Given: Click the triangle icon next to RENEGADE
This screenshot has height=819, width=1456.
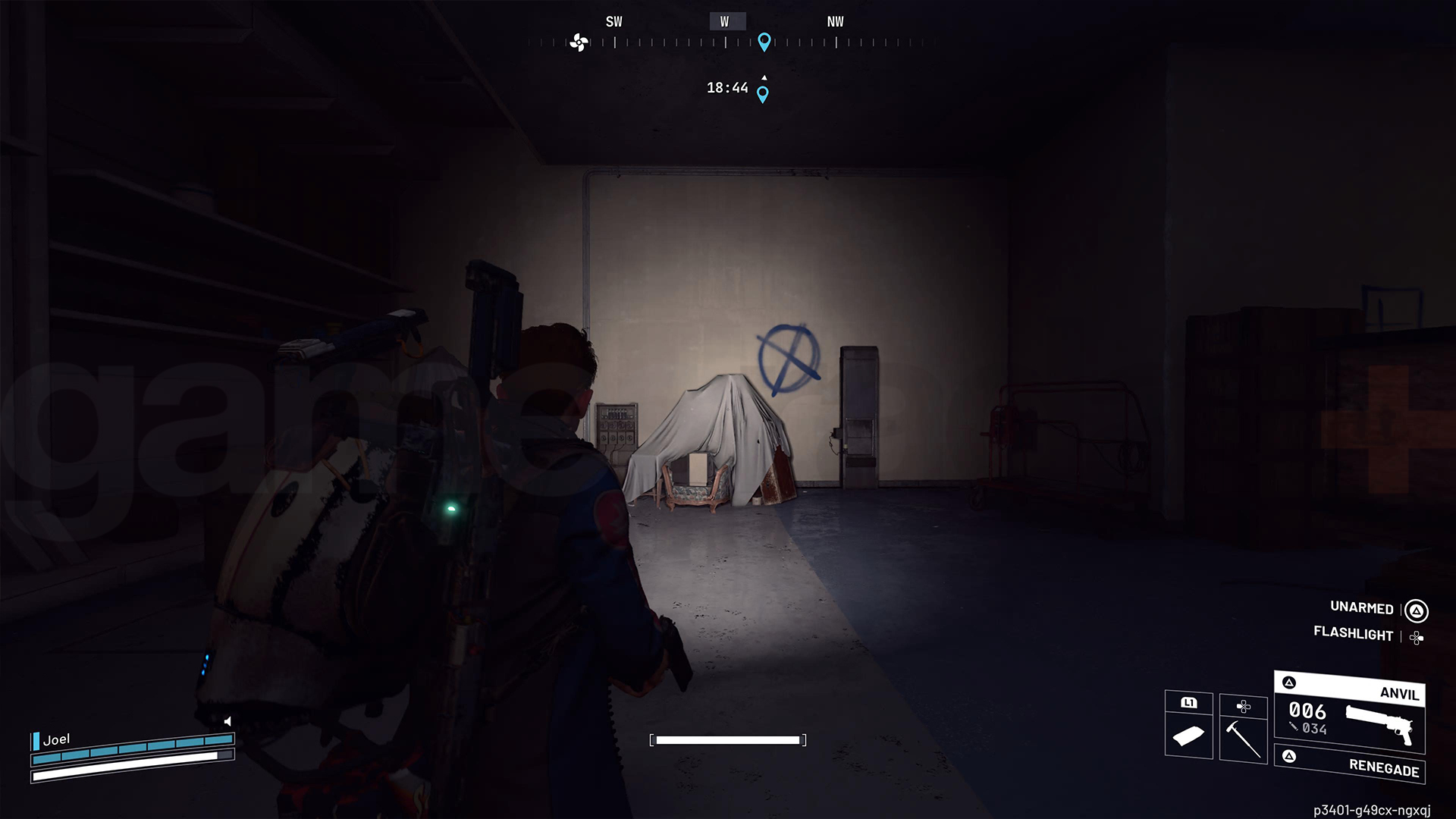Looking at the screenshot, I should pos(1290,756).
